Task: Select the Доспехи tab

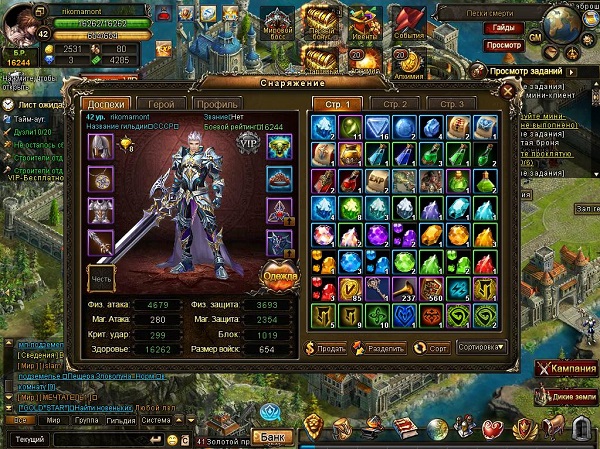Action: 108,104
